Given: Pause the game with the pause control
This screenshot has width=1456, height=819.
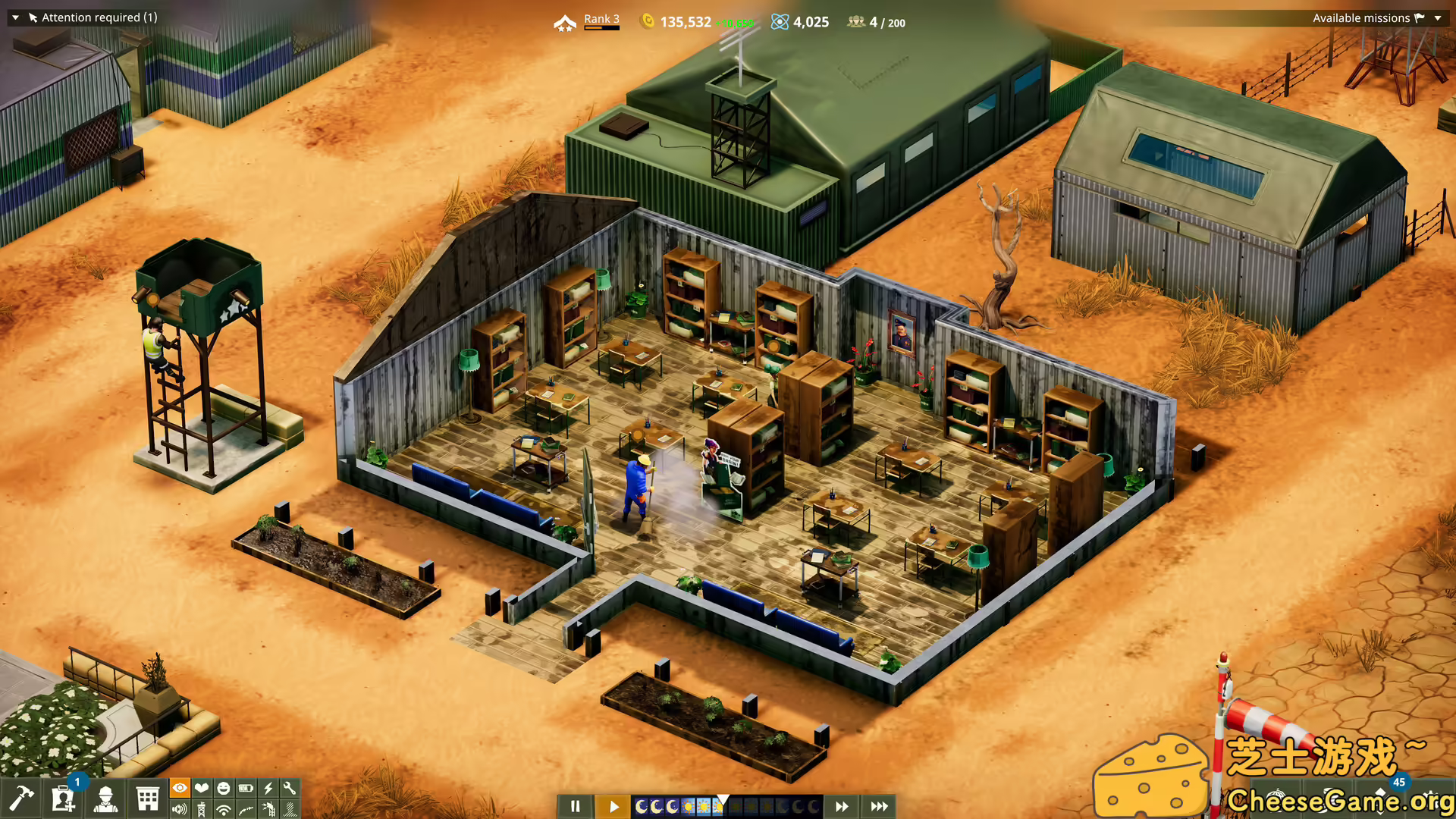Looking at the screenshot, I should click(576, 806).
